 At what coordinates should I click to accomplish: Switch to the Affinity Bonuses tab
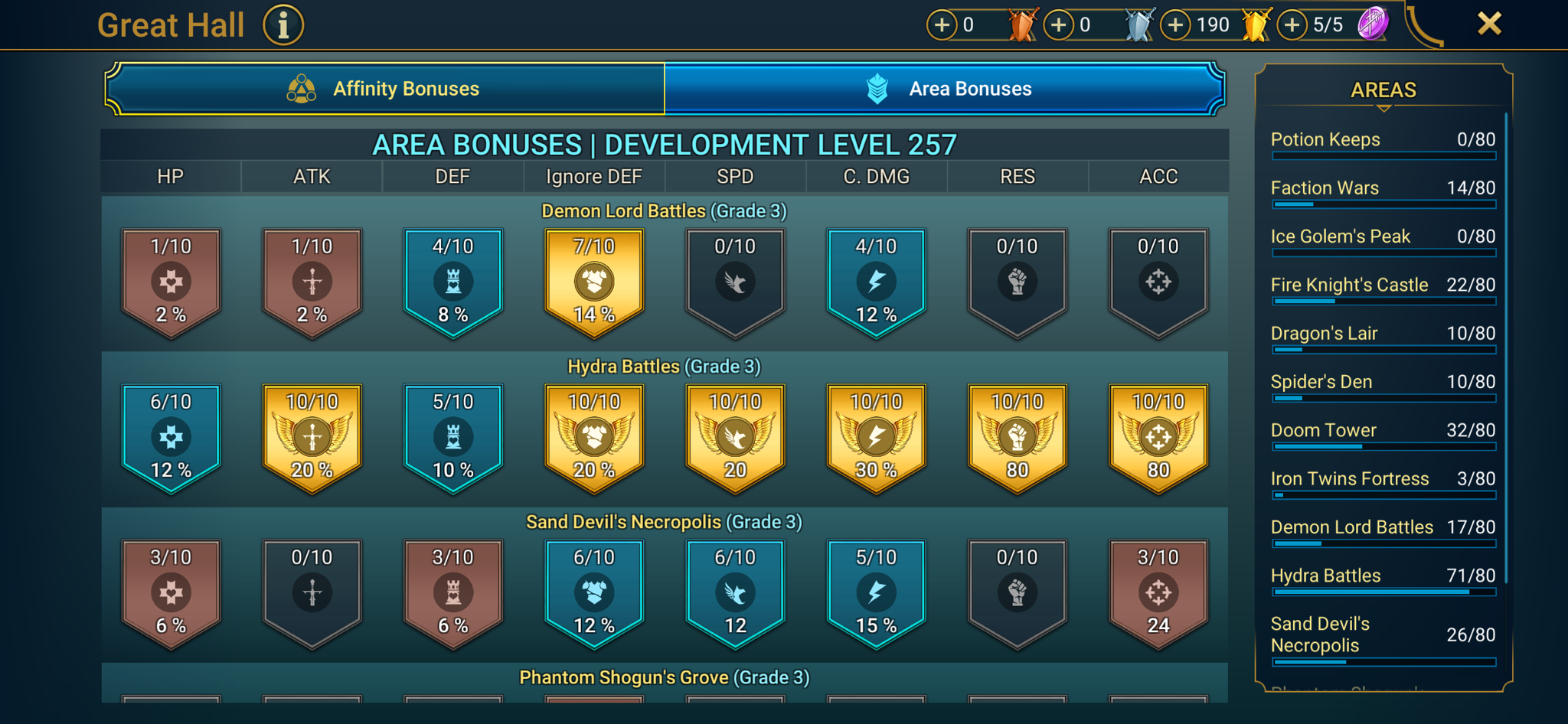tap(385, 88)
